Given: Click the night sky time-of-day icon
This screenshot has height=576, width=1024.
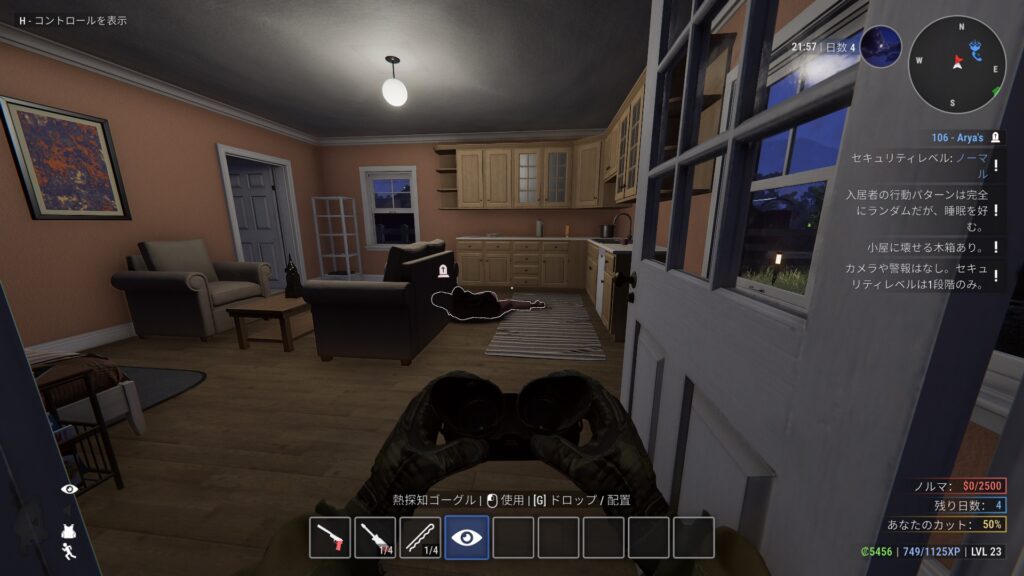Looking at the screenshot, I should [880, 47].
